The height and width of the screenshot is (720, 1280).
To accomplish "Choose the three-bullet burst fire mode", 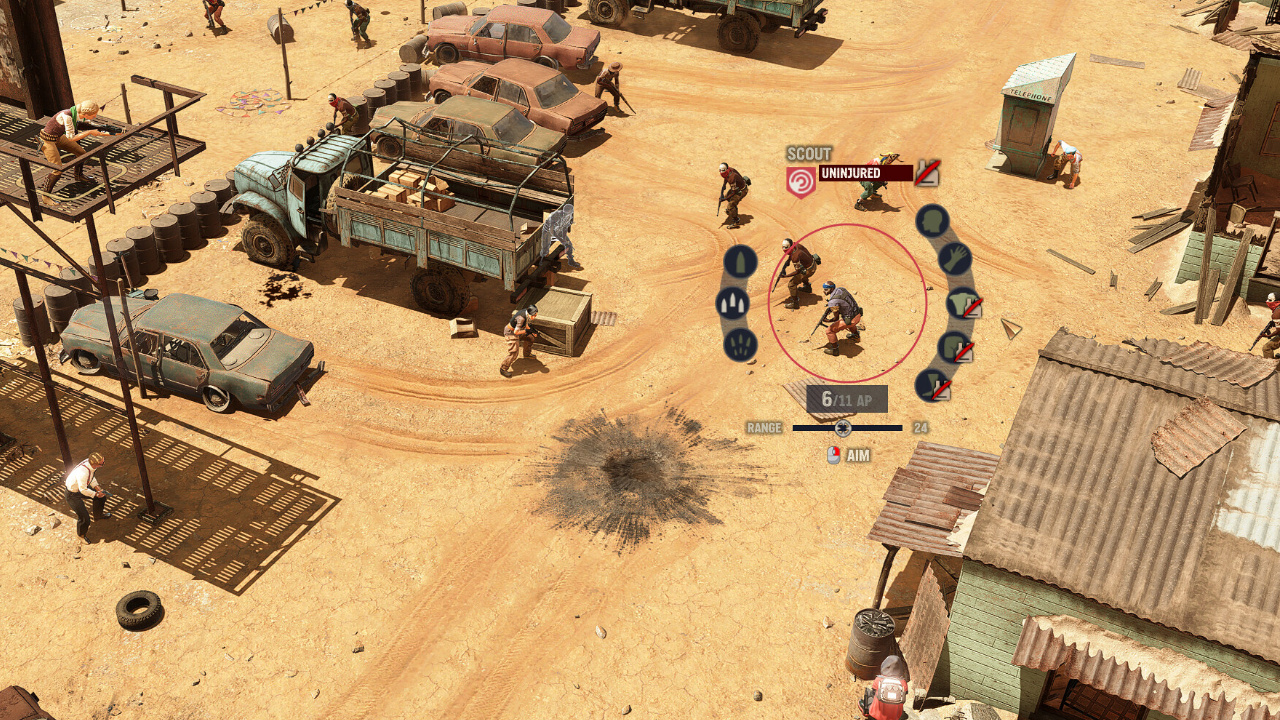I will [733, 304].
